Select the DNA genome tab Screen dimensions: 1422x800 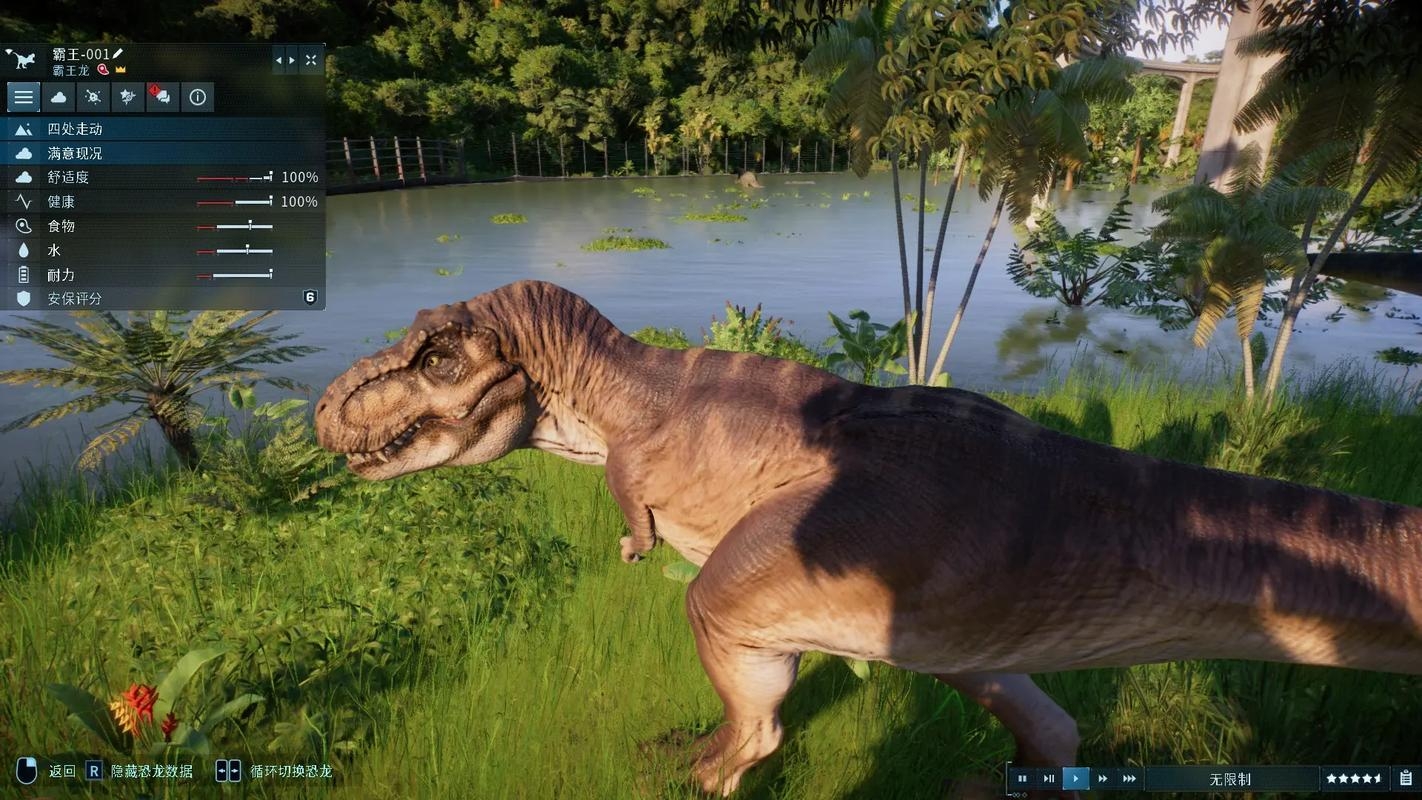click(128, 97)
